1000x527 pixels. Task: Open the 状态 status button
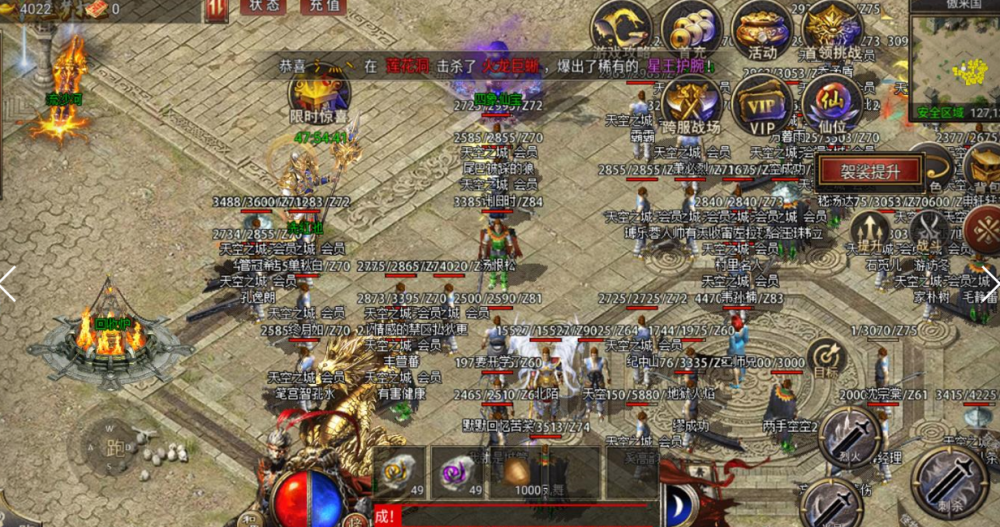(263, 7)
